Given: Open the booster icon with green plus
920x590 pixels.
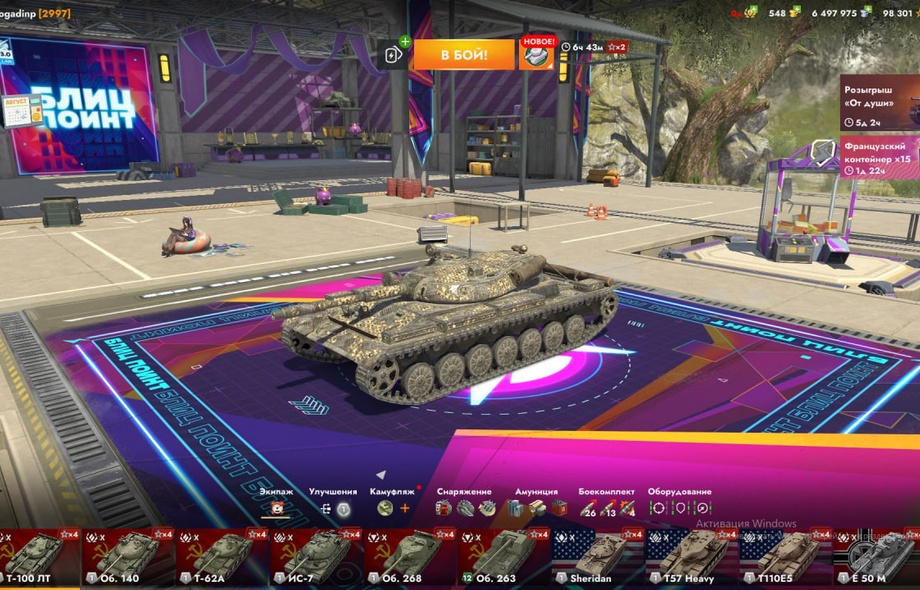Looking at the screenshot, I should [393, 55].
